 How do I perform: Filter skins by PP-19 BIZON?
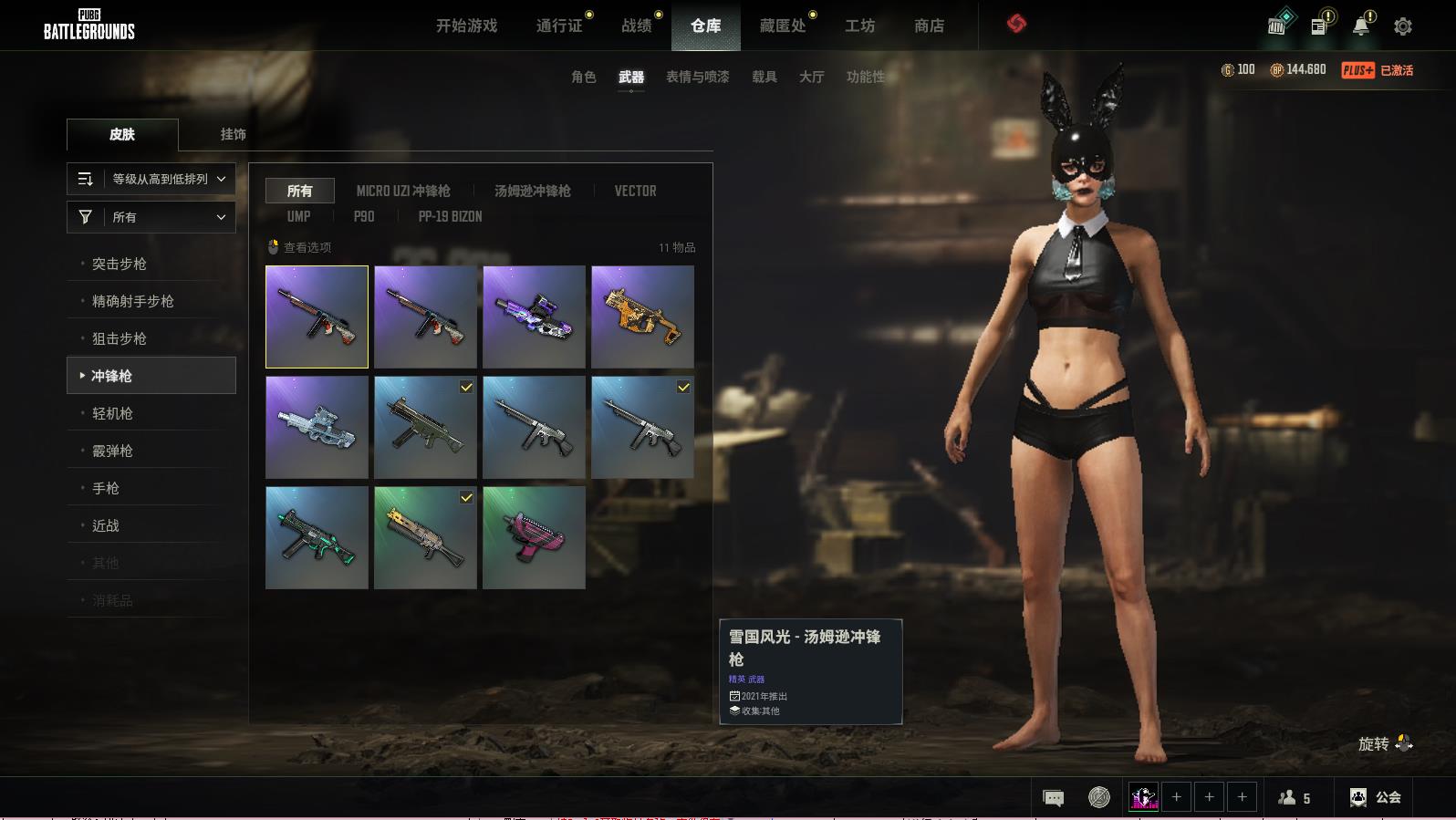pos(450,216)
